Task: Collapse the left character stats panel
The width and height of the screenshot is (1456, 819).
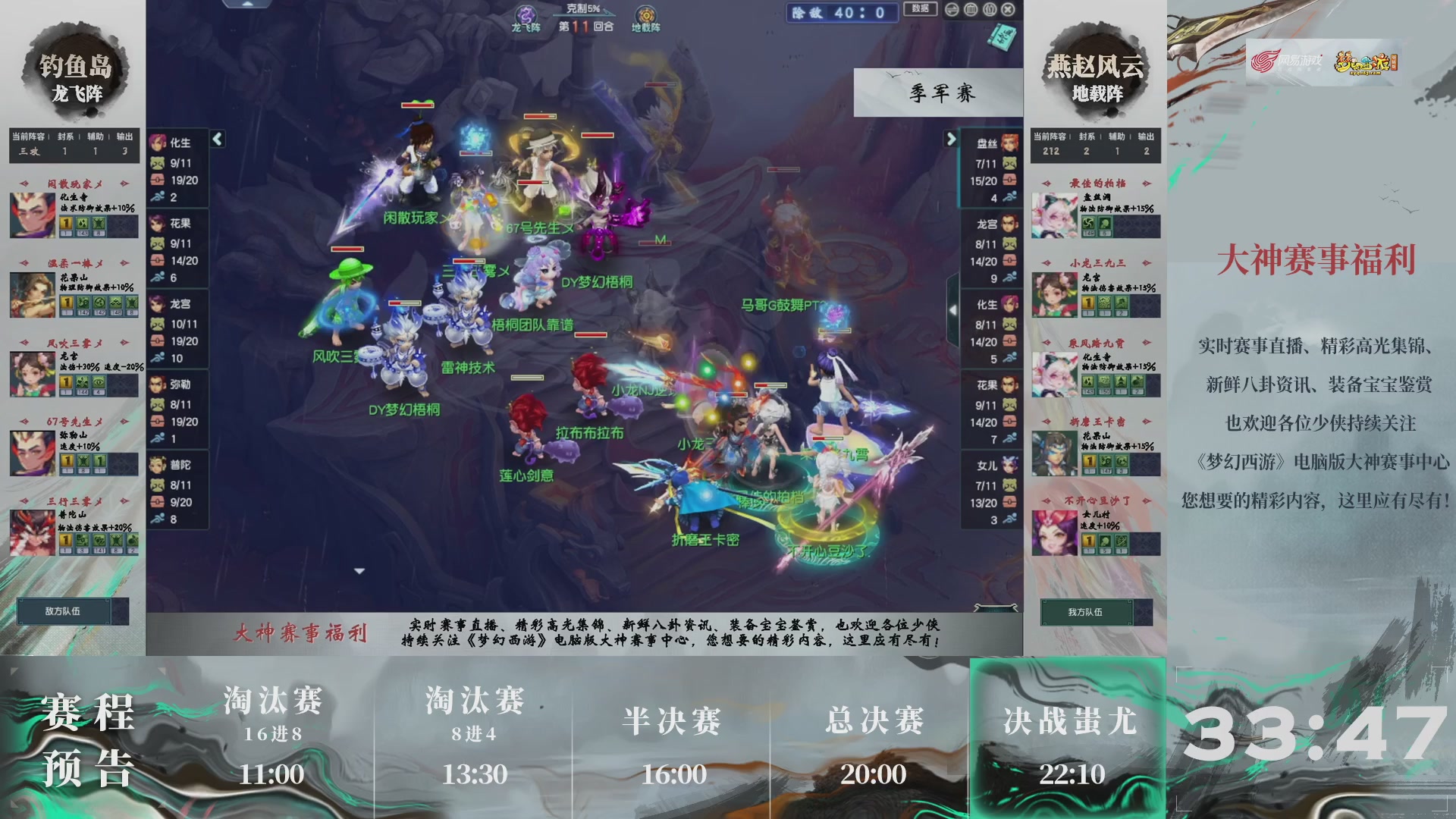Action: pyautogui.click(x=218, y=140)
